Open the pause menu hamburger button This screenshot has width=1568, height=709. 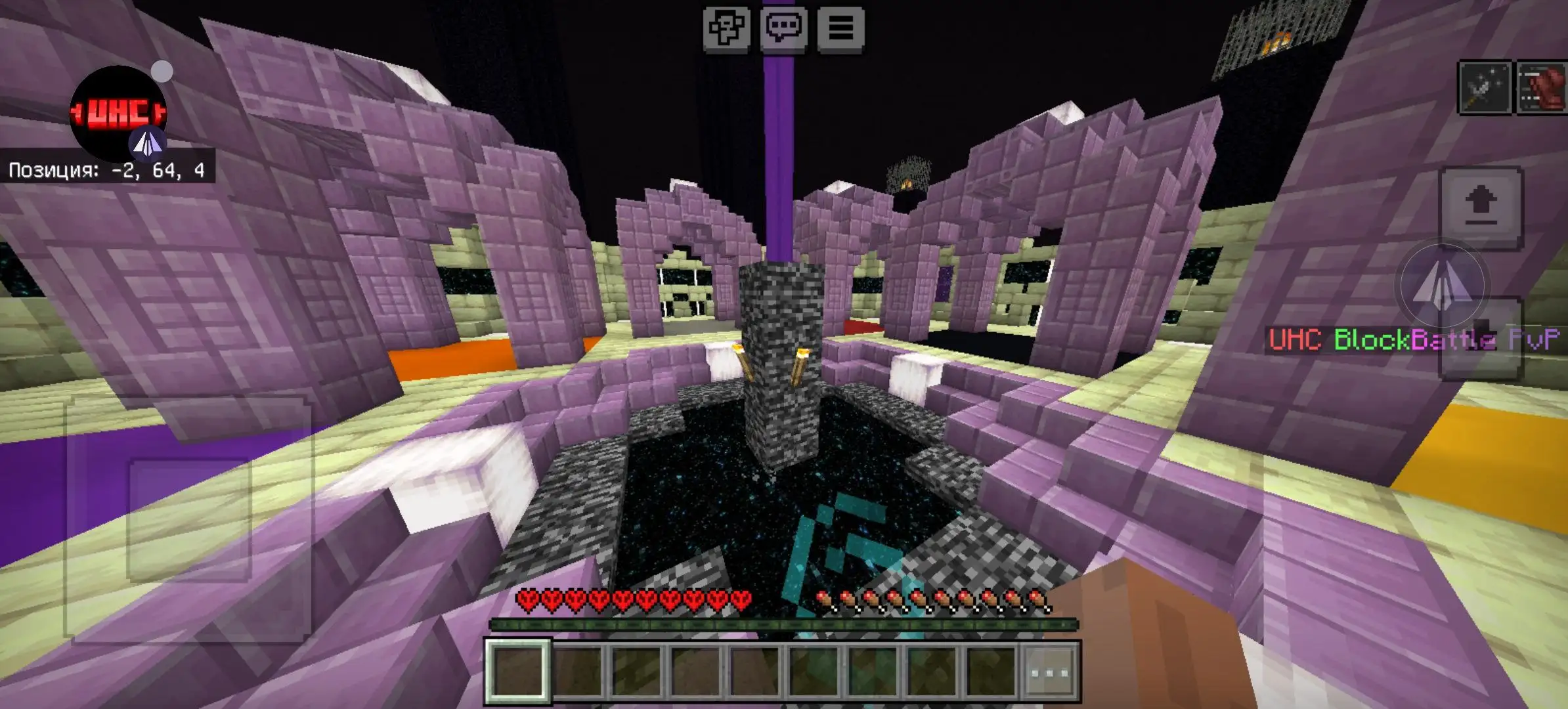click(x=840, y=28)
